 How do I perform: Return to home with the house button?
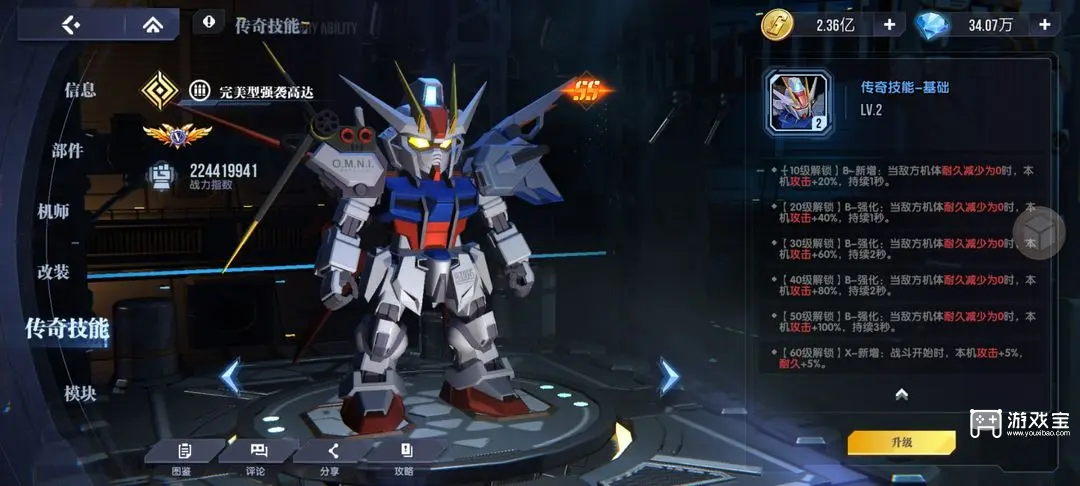pos(152,24)
